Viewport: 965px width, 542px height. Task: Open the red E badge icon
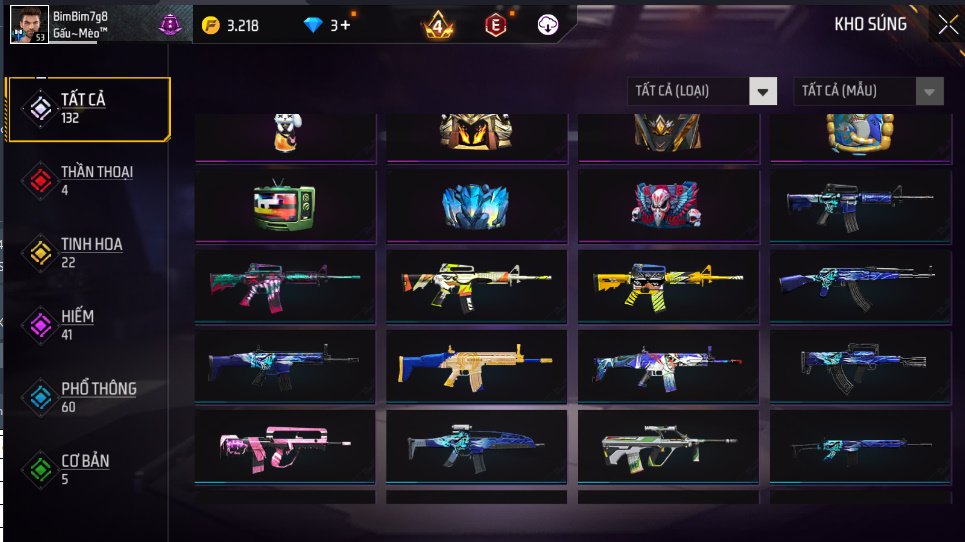[x=494, y=25]
